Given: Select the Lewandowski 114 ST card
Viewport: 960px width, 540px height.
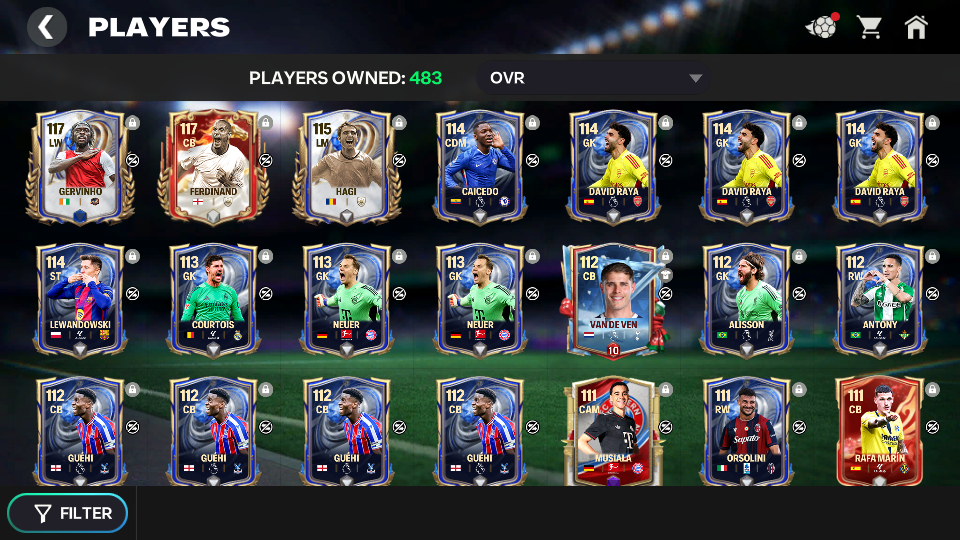Looking at the screenshot, I should [x=79, y=300].
